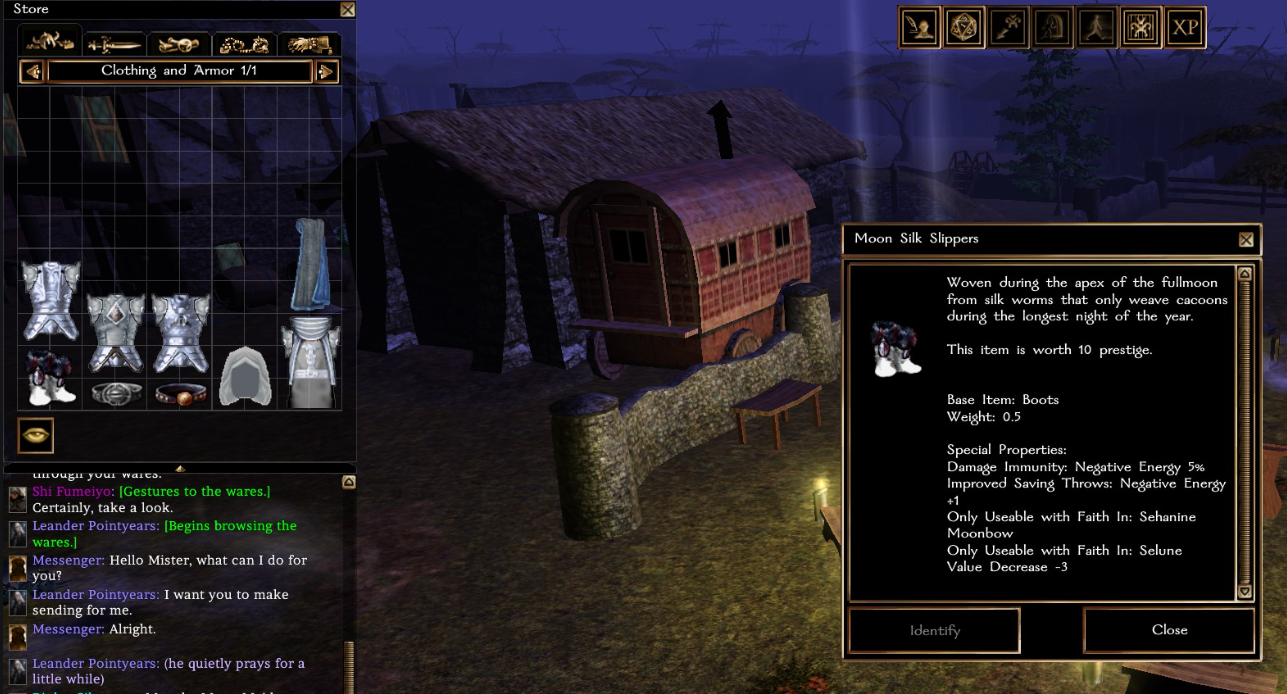
Task: Select the gauntlet miscellaneous store tab
Action: (x=309, y=44)
